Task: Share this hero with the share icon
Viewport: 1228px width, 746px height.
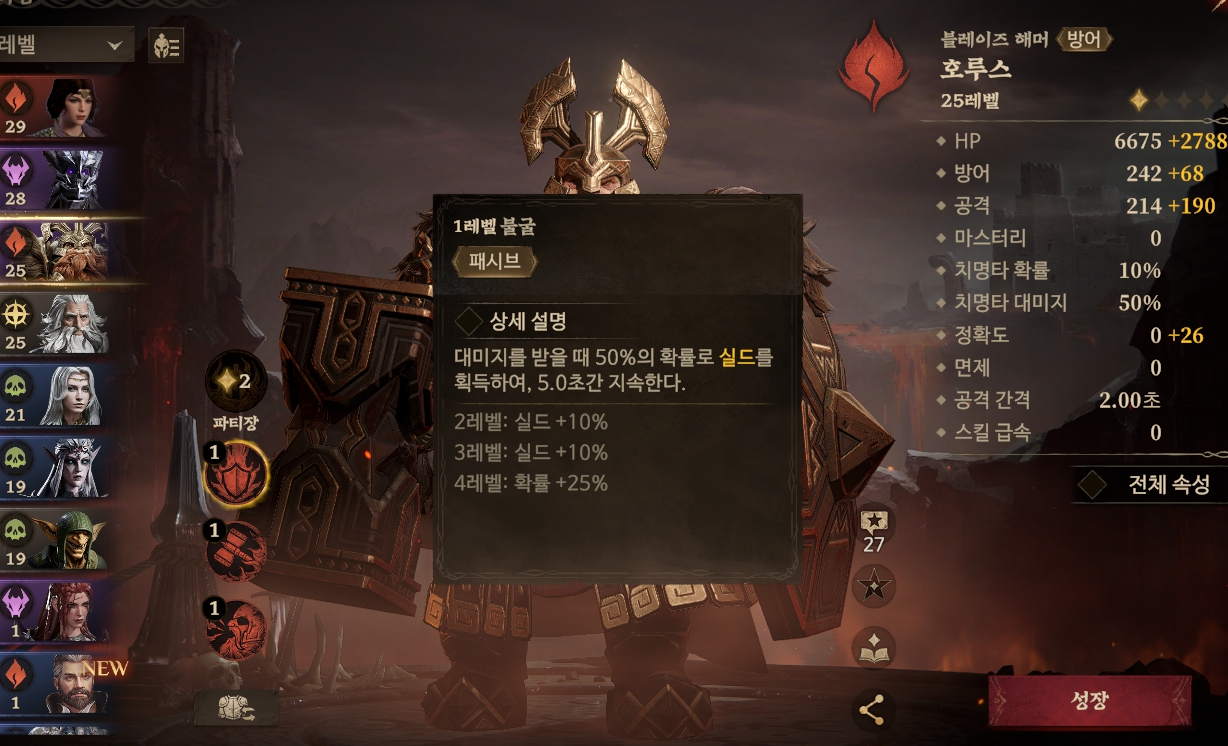Action: [x=872, y=711]
